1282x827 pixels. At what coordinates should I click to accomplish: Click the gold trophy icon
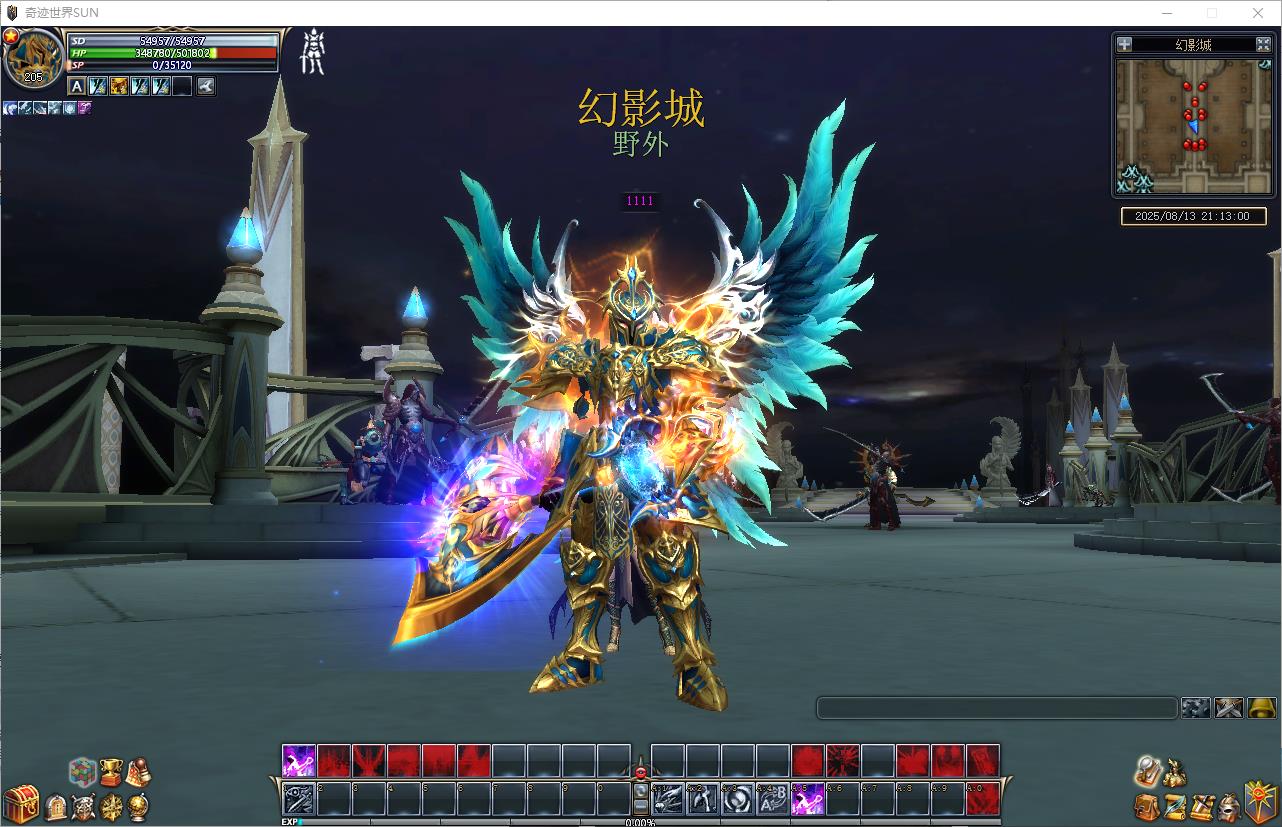coord(111,771)
